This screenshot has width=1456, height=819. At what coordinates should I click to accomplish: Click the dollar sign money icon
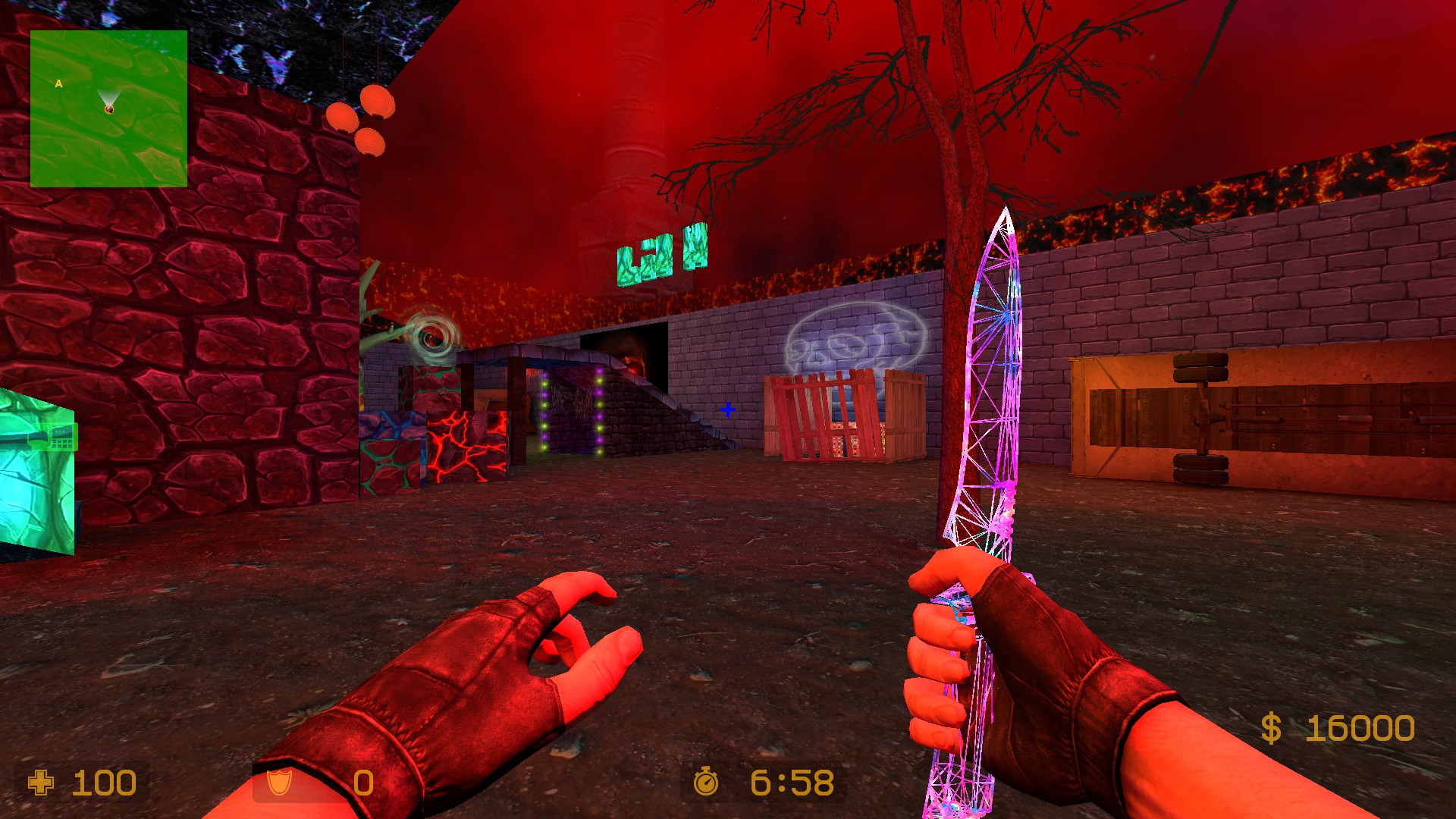point(1273,729)
